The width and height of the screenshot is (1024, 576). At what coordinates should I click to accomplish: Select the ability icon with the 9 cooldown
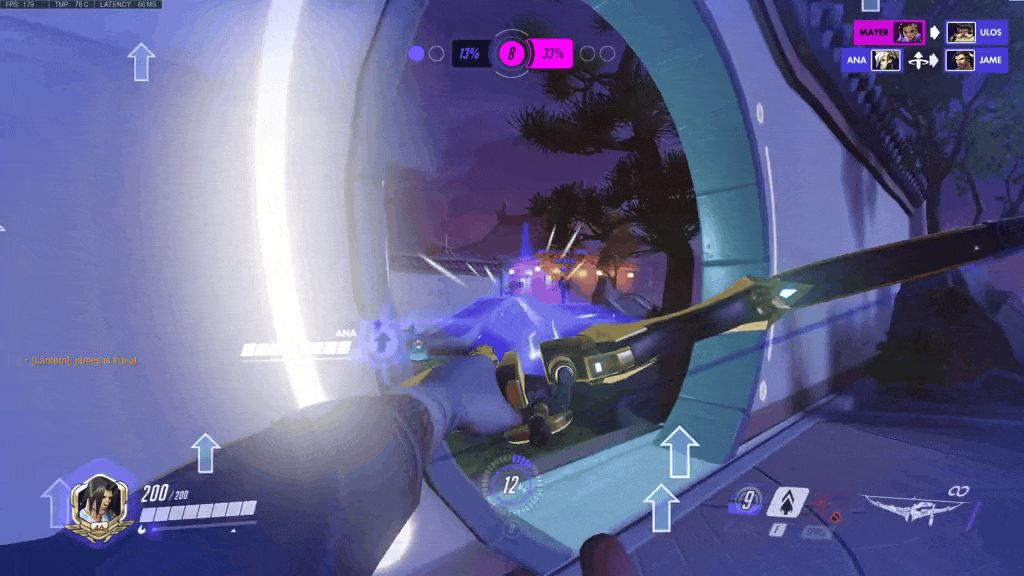[x=746, y=499]
